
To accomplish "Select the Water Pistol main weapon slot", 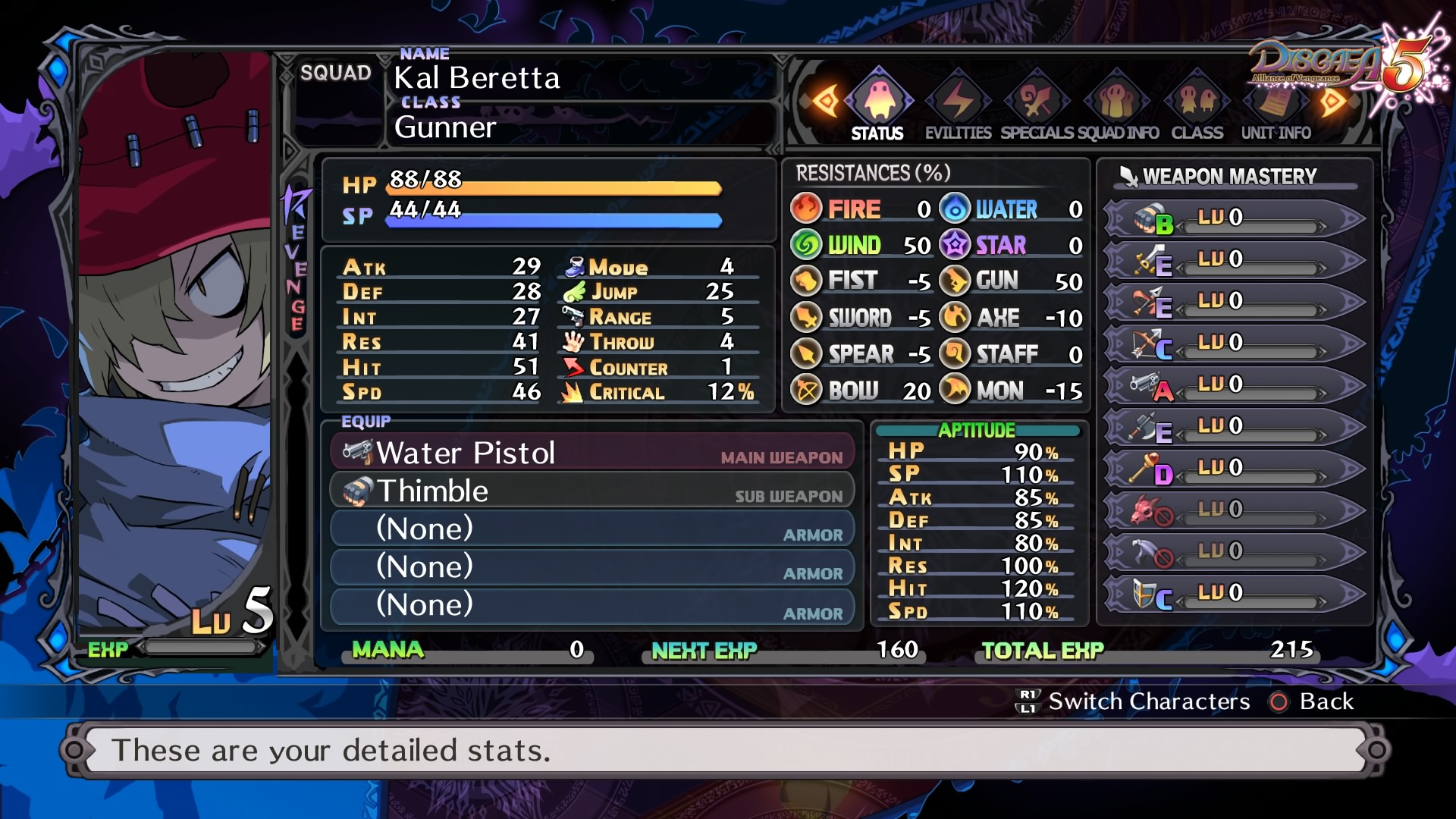I will (x=593, y=453).
